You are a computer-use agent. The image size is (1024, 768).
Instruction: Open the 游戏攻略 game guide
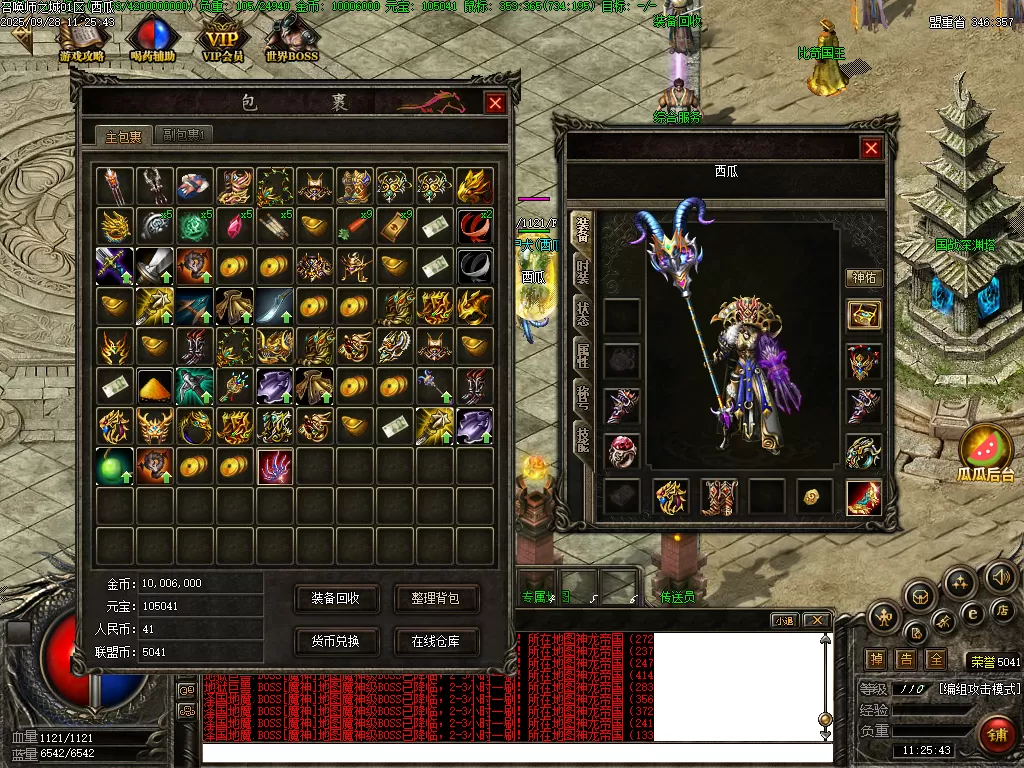pos(82,42)
